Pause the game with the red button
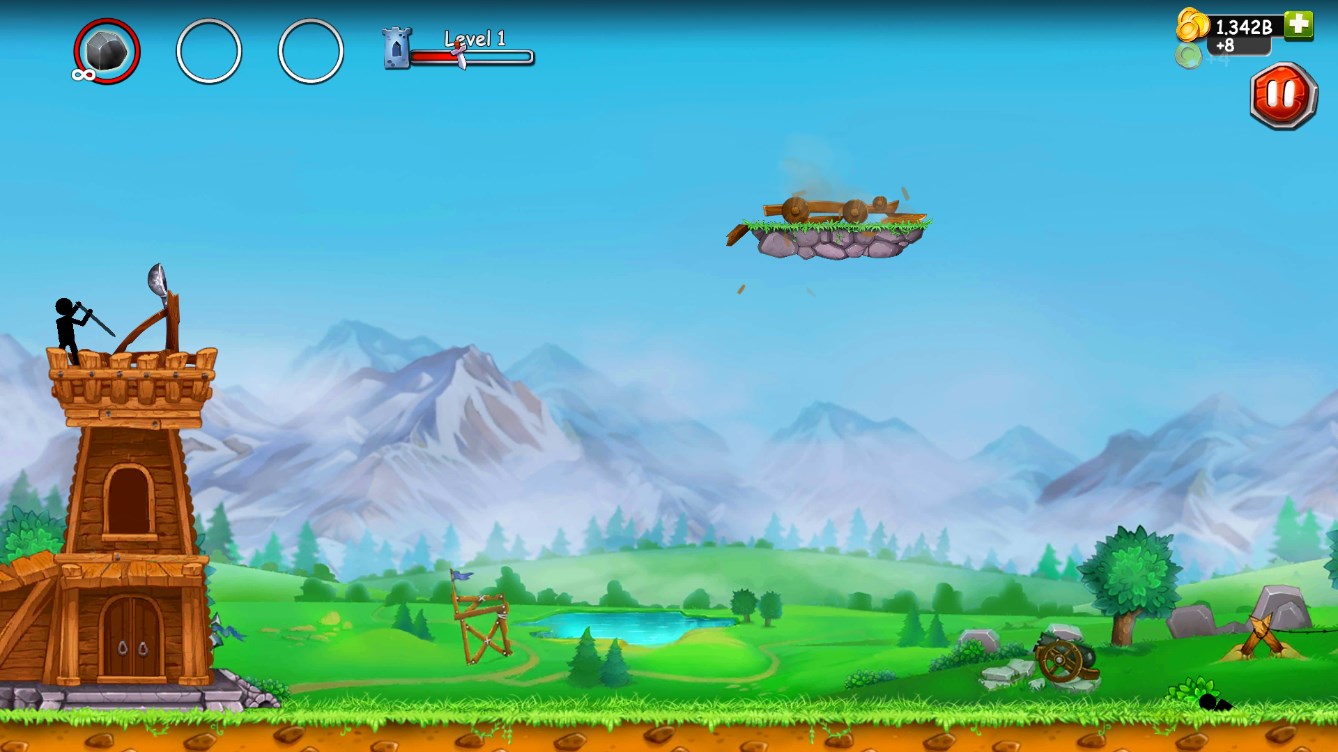The height and width of the screenshot is (752, 1338). 1283,95
